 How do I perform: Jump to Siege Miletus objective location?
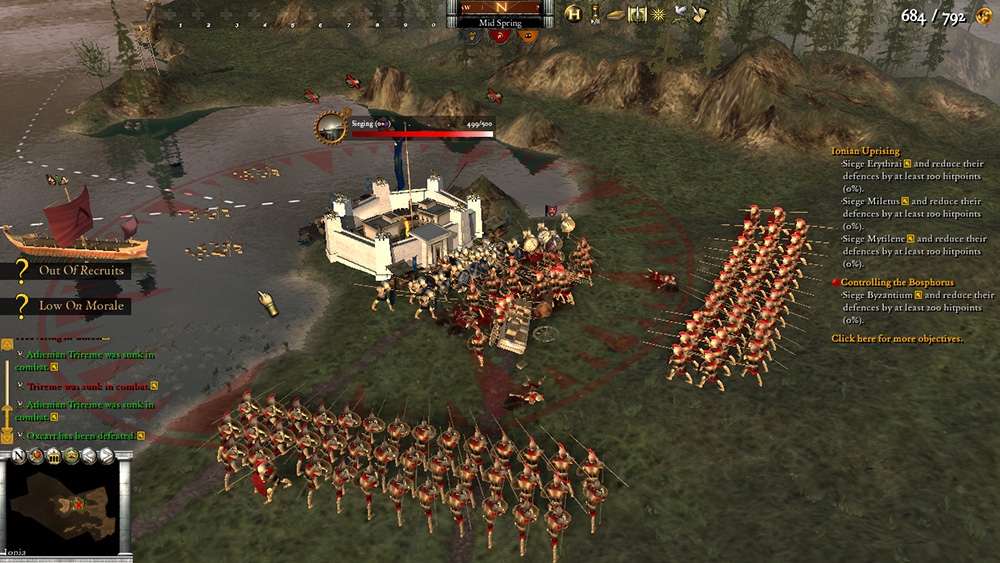coord(905,202)
